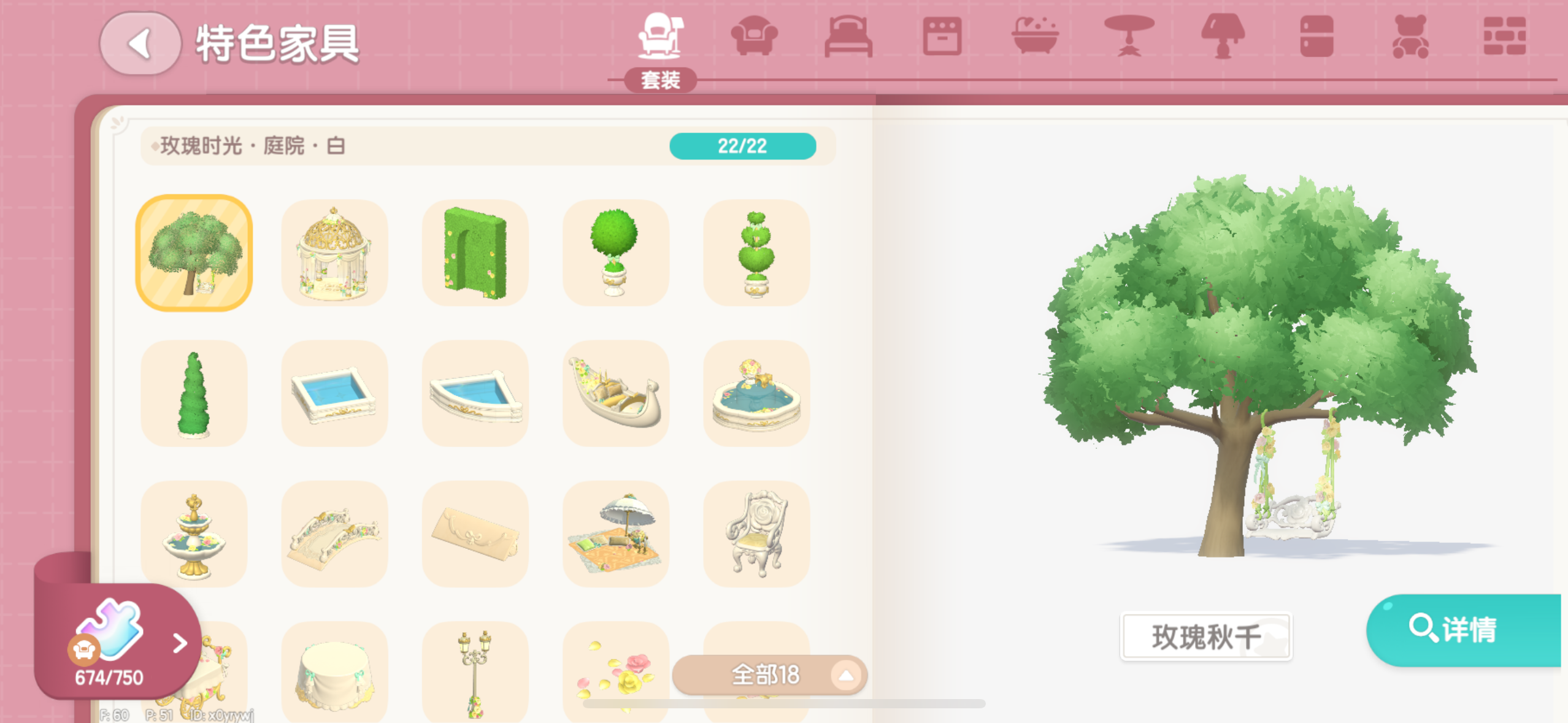Select the teddy bear decorations category
The image size is (1568, 723).
[1412, 38]
